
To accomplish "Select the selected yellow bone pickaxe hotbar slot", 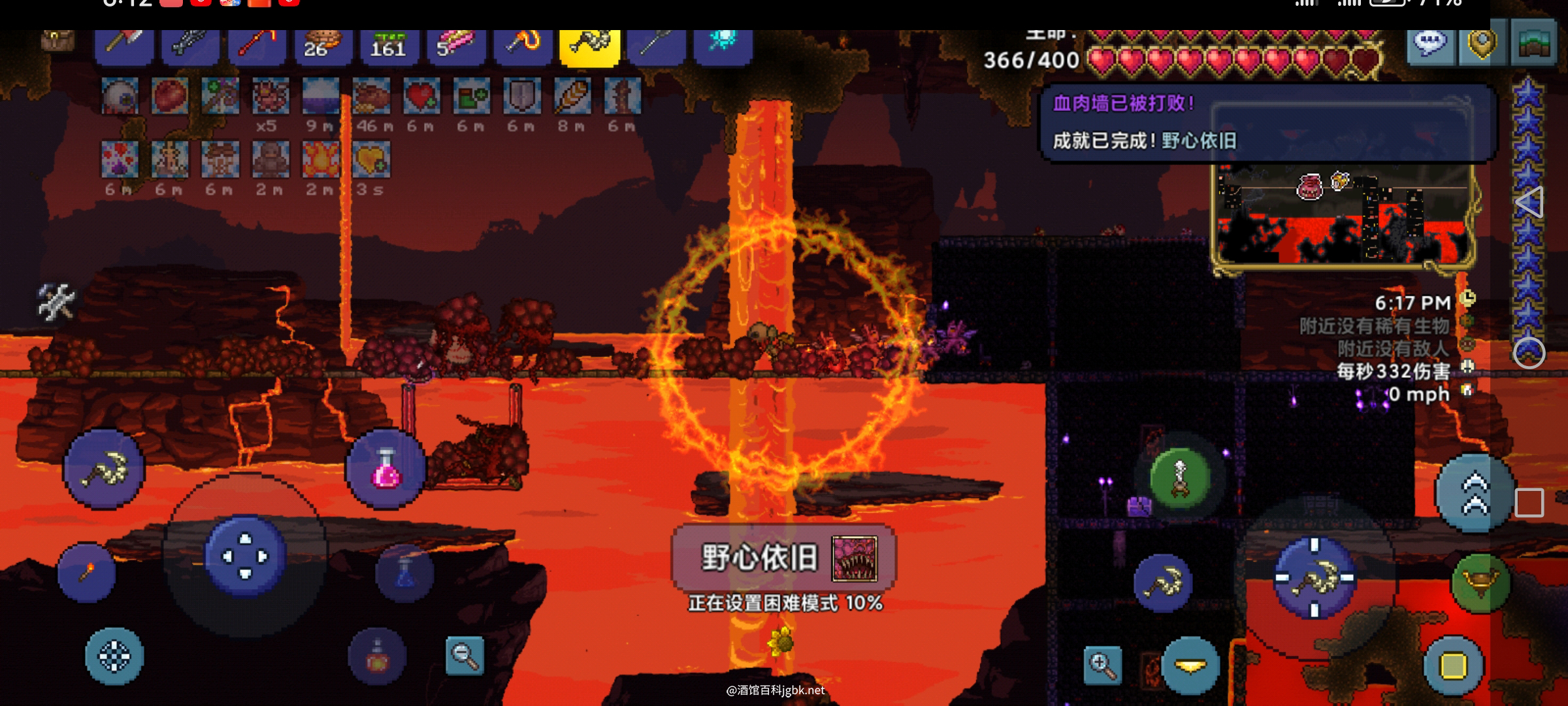I will click(589, 46).
